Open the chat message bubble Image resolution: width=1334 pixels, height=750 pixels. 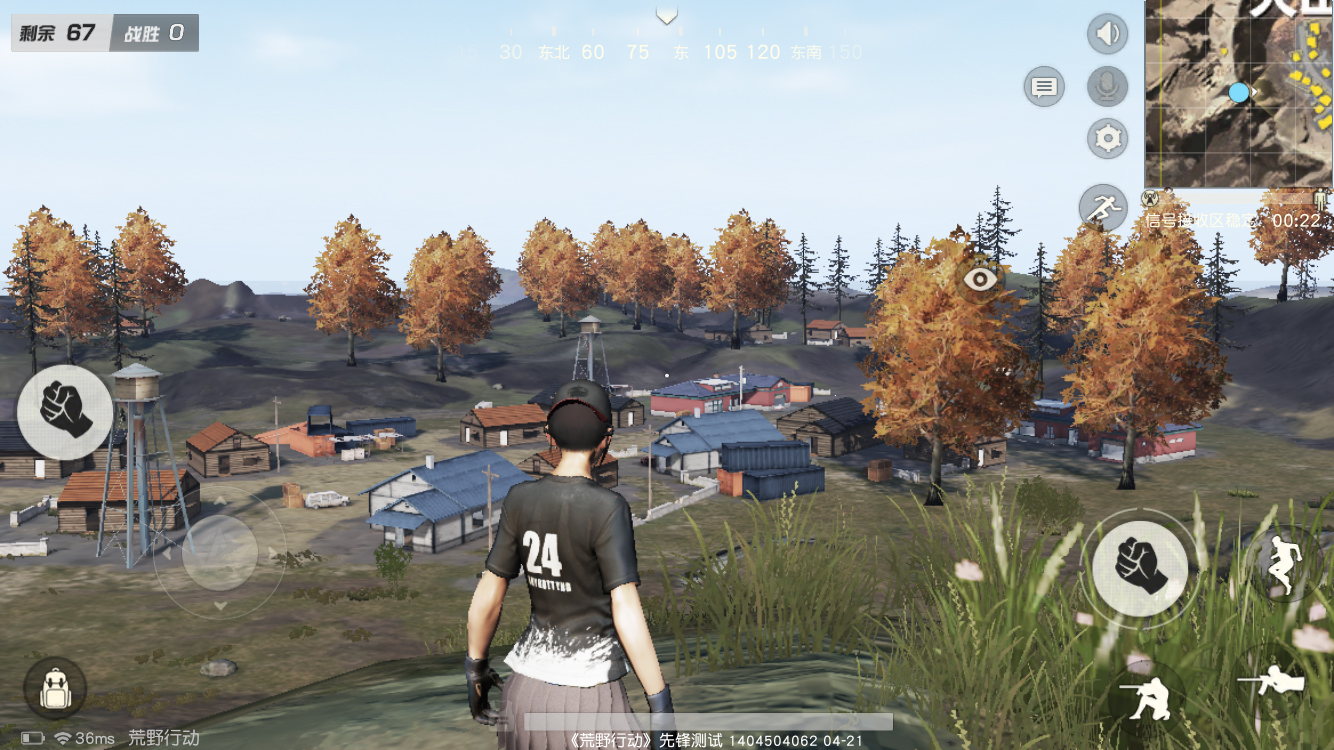click(1044, 87)
